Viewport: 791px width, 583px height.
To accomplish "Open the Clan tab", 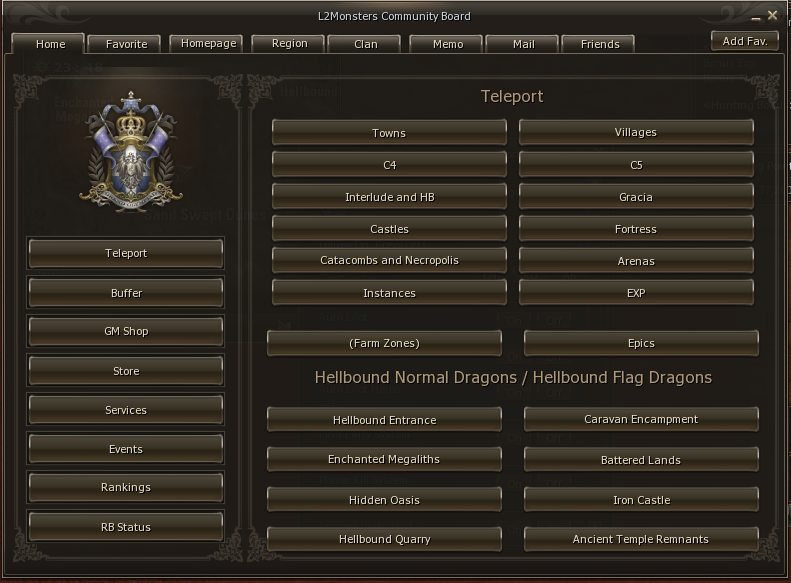I will pyautogui.click(x=366, y=44).
